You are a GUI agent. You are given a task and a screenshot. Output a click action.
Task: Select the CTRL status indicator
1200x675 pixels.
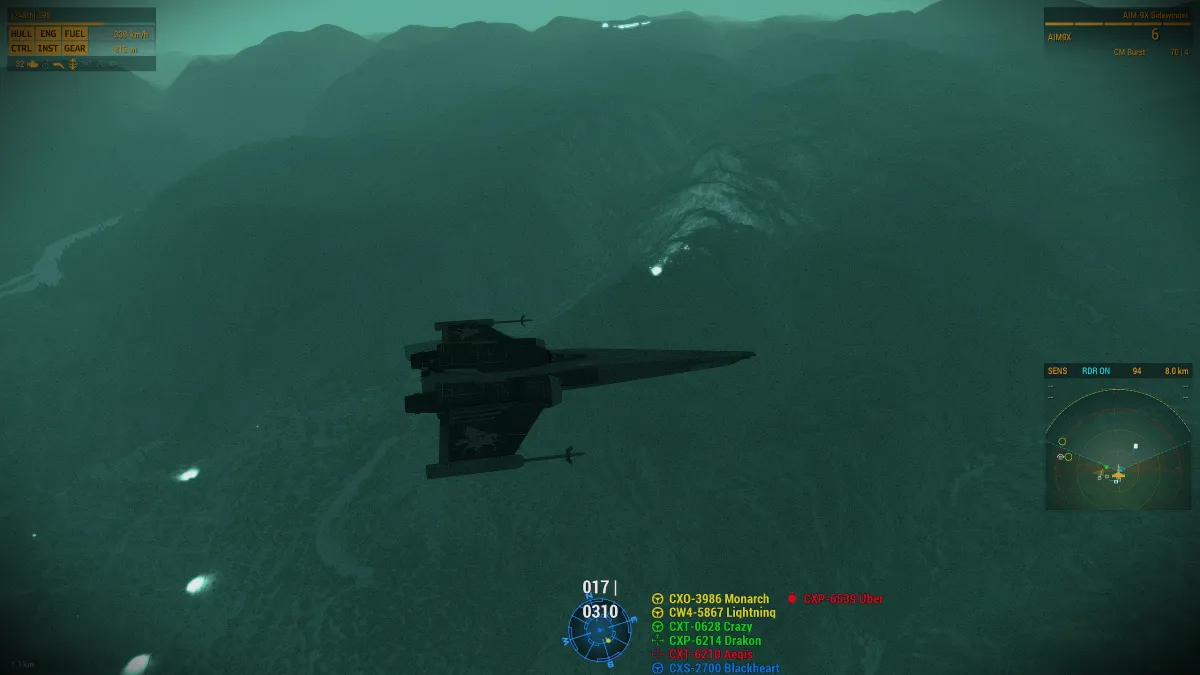coord(21,48)
